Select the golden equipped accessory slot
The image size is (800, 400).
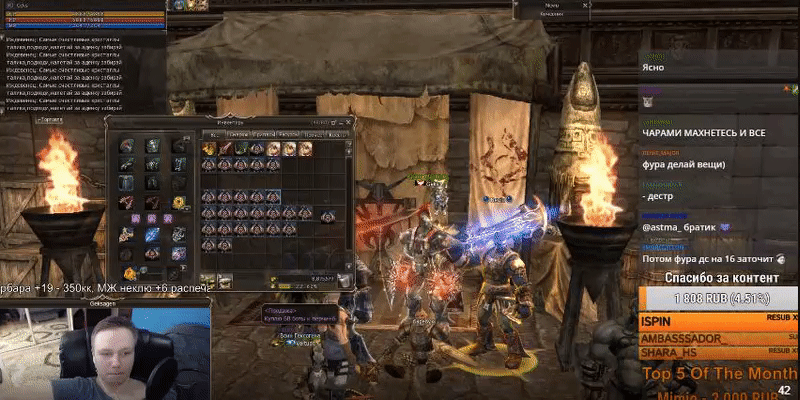[178, 202]
